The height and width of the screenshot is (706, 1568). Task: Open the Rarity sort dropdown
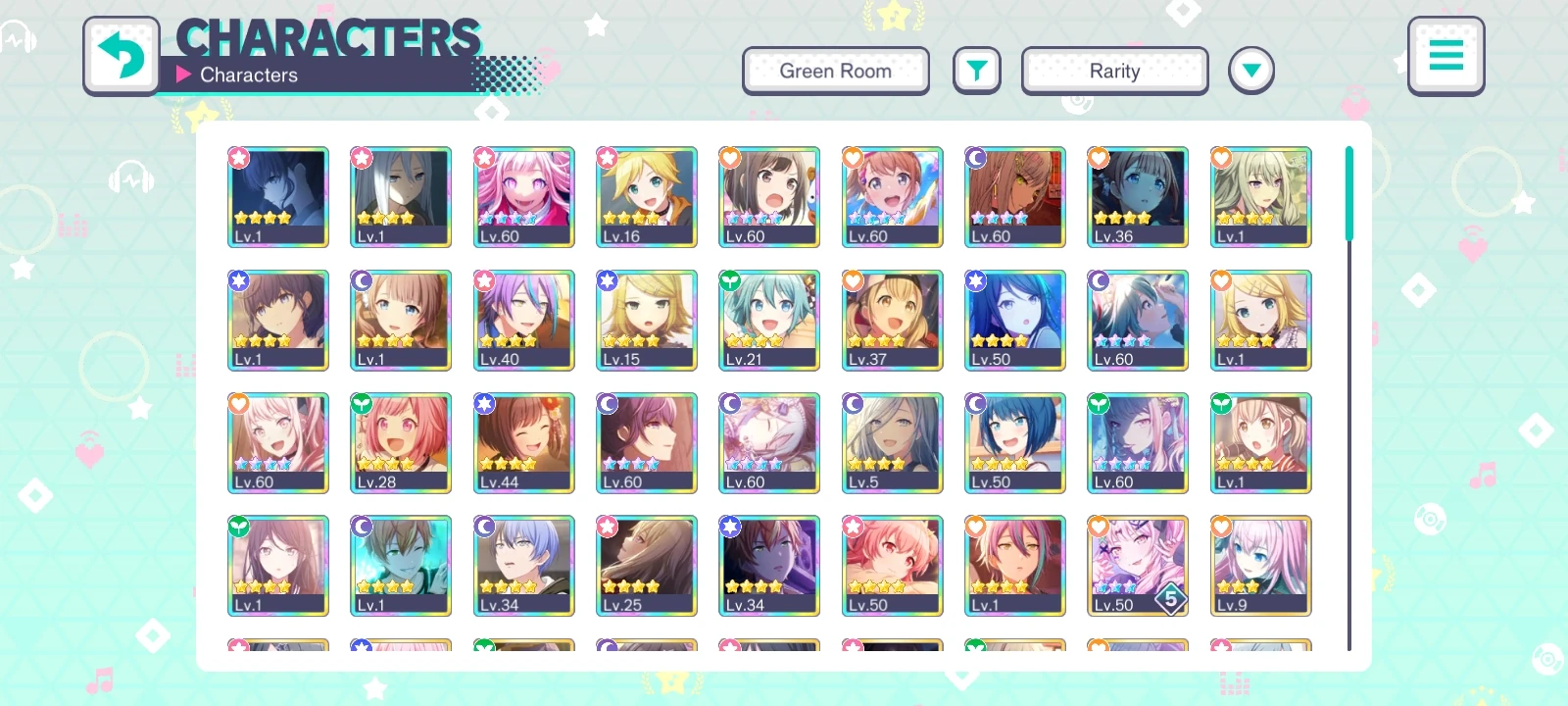(x=1114, y=70)
